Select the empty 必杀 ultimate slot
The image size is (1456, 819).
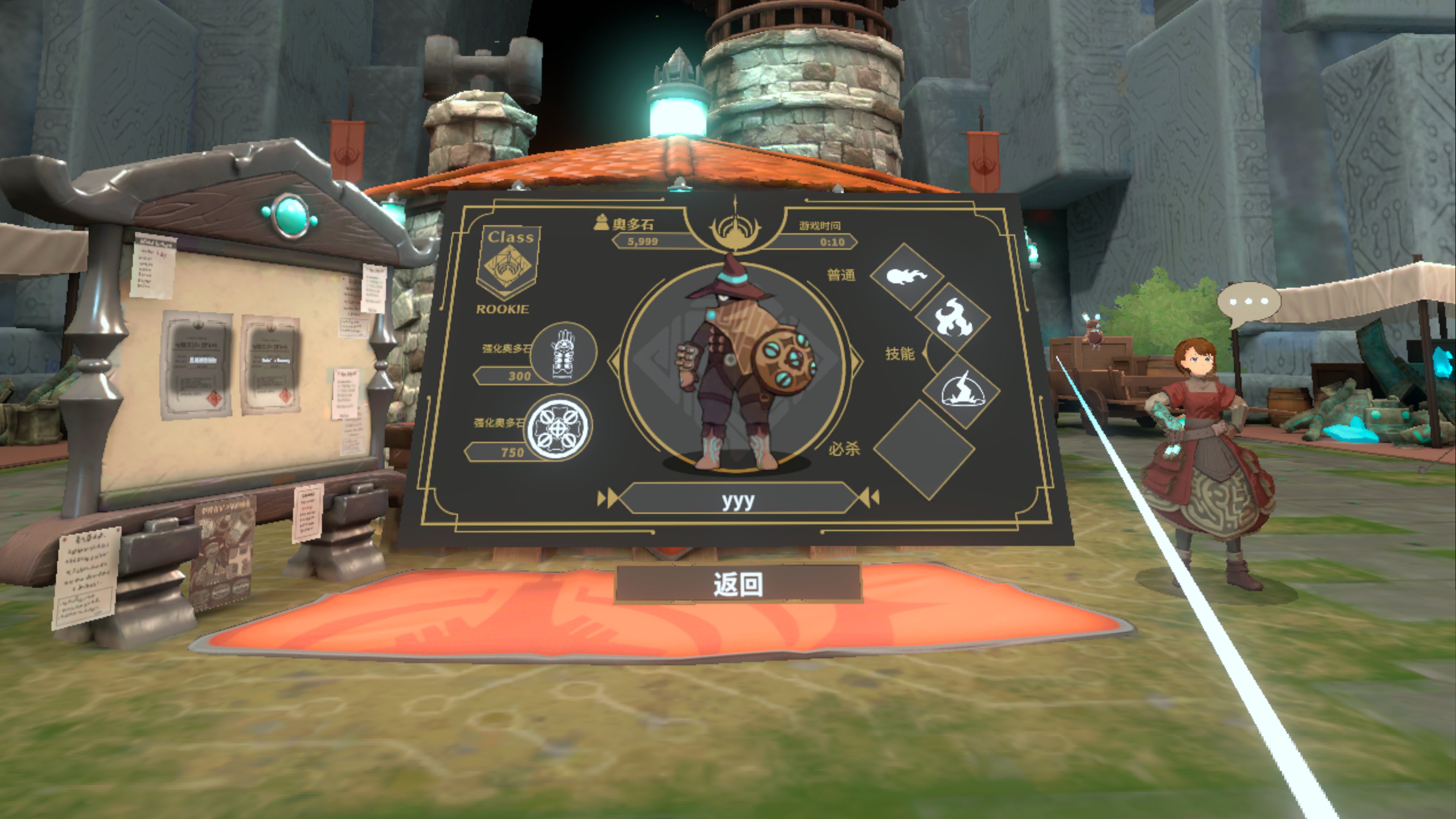[924, 450]
